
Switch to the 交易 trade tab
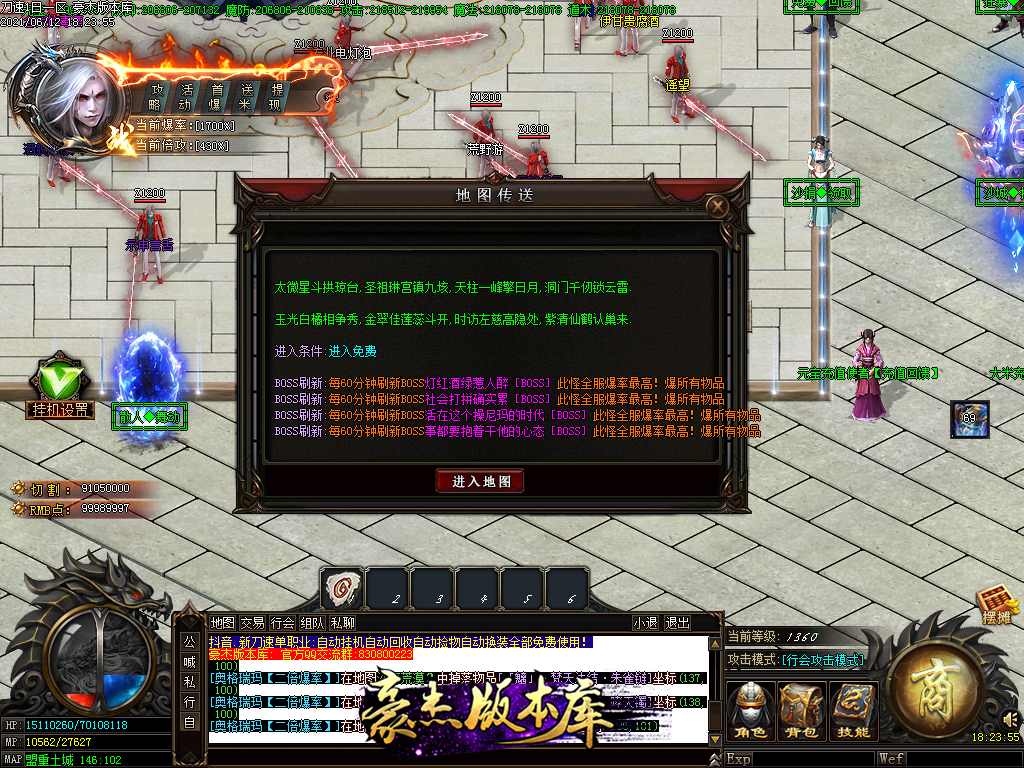click(253, 622)
